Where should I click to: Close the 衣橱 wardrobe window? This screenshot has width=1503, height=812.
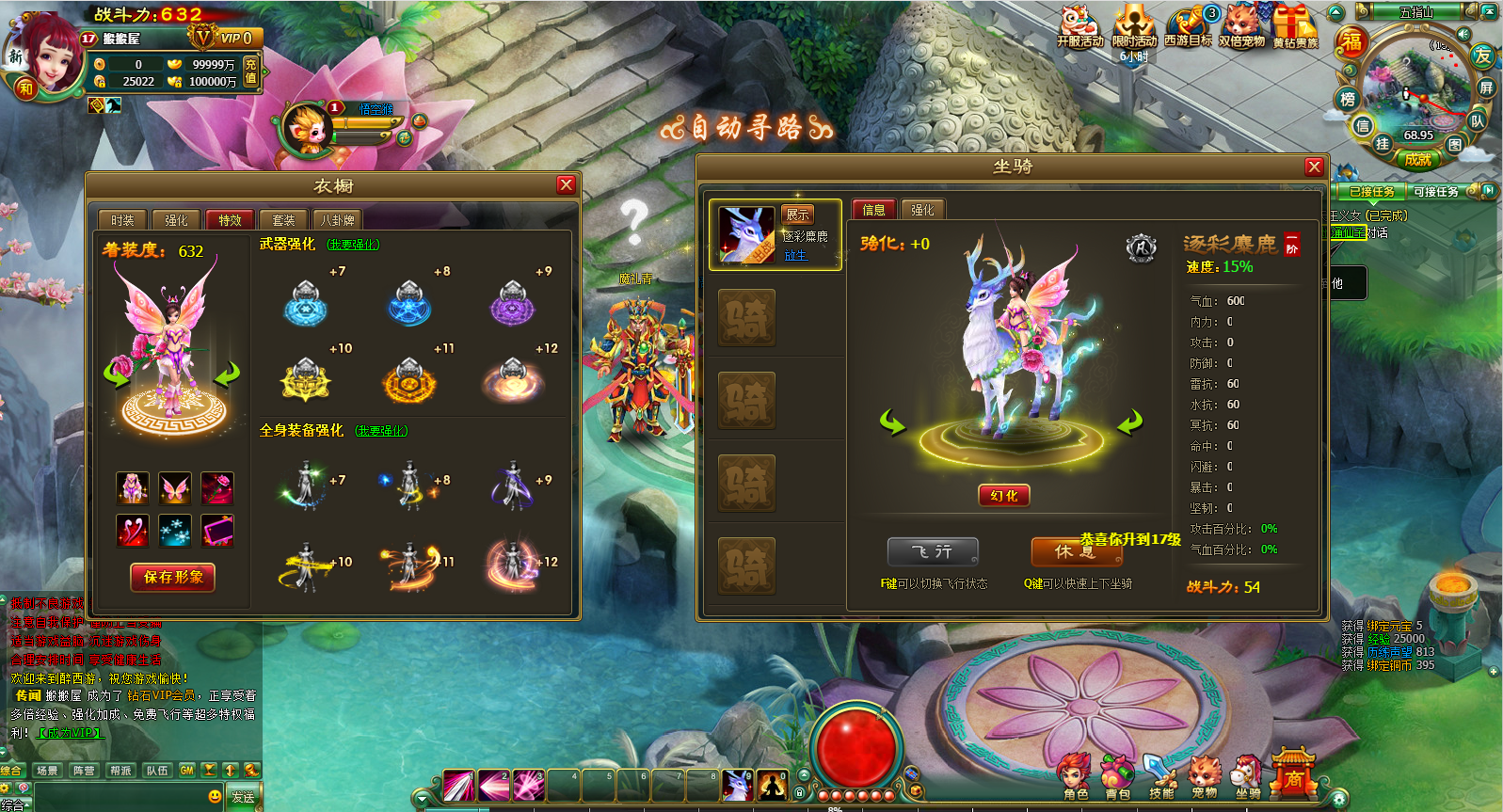(566, 184)
